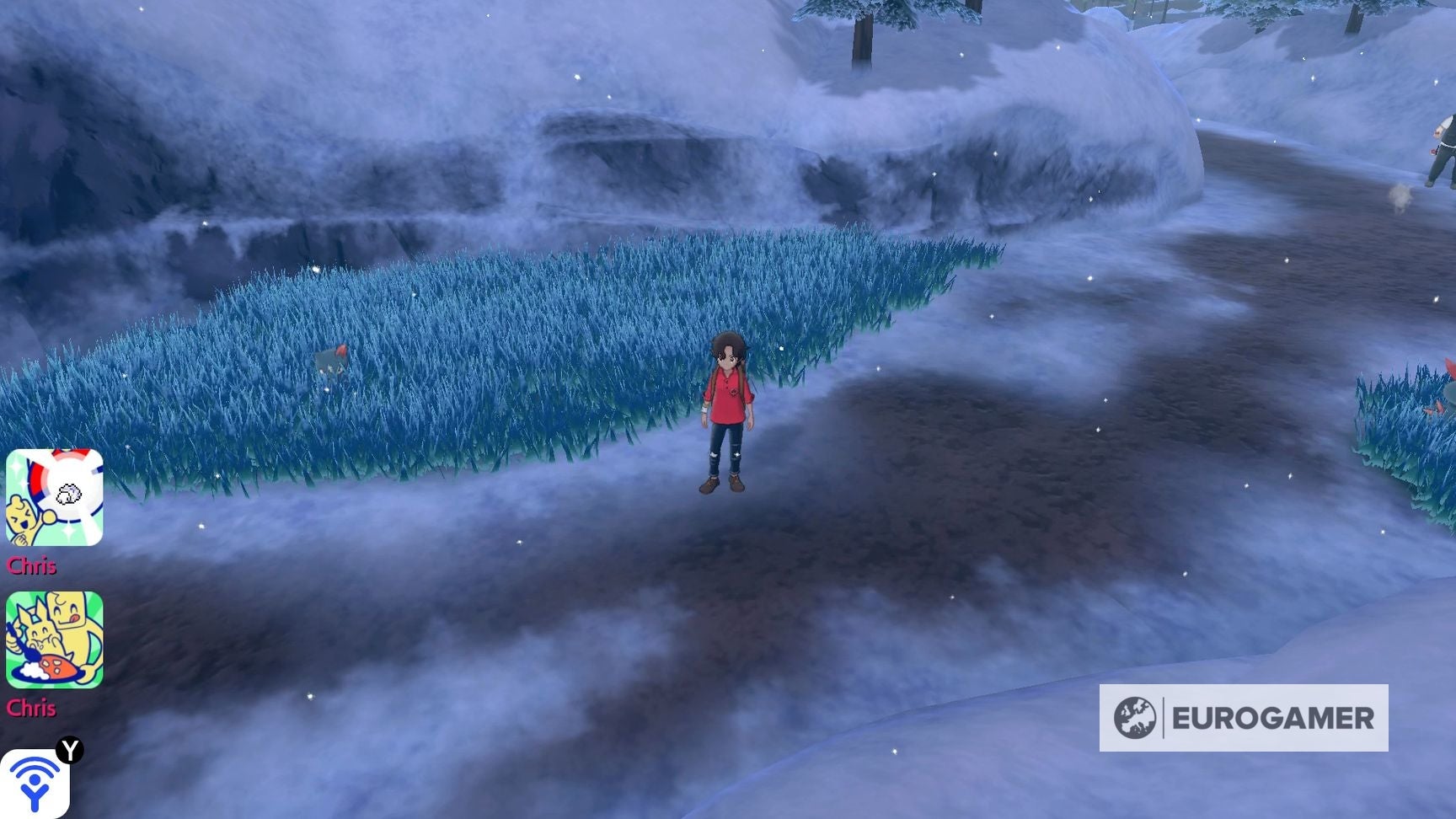Open the Y-Comm connection menu icon
This screenshot has height=819, width=1456.
tap(34, 788)
